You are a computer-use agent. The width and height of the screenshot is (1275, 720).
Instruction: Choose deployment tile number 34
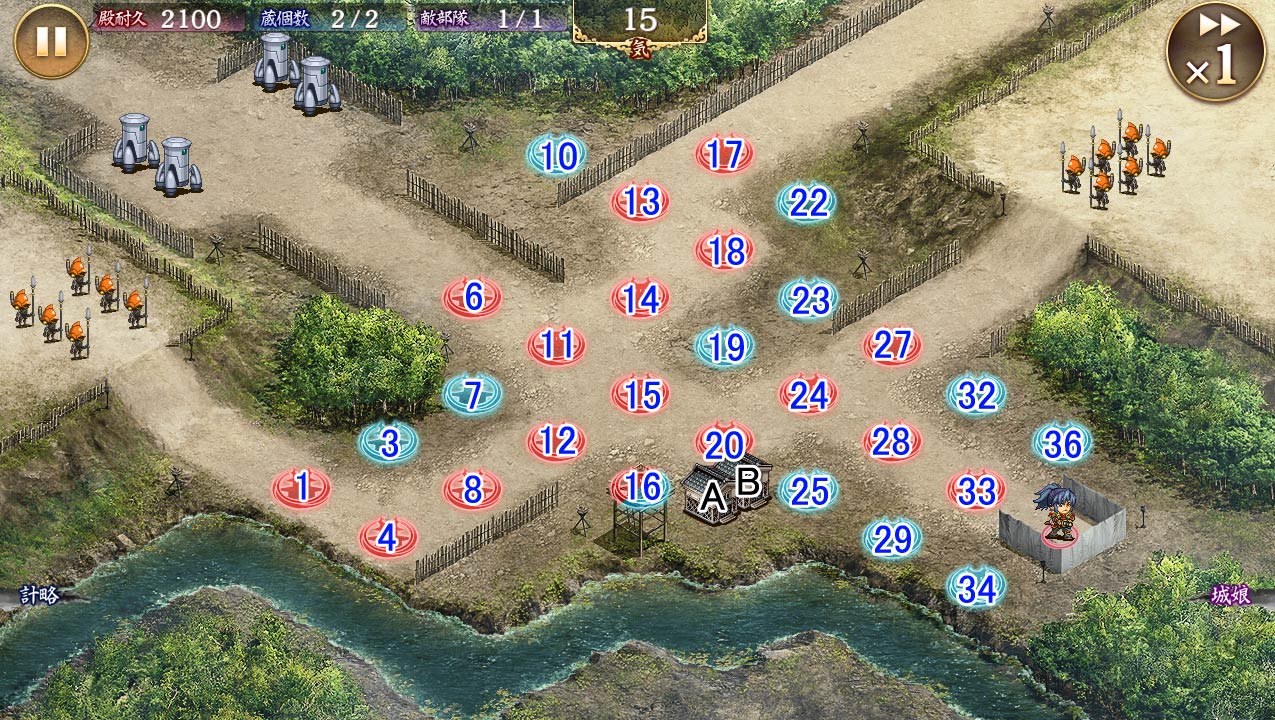pos(976,588)
